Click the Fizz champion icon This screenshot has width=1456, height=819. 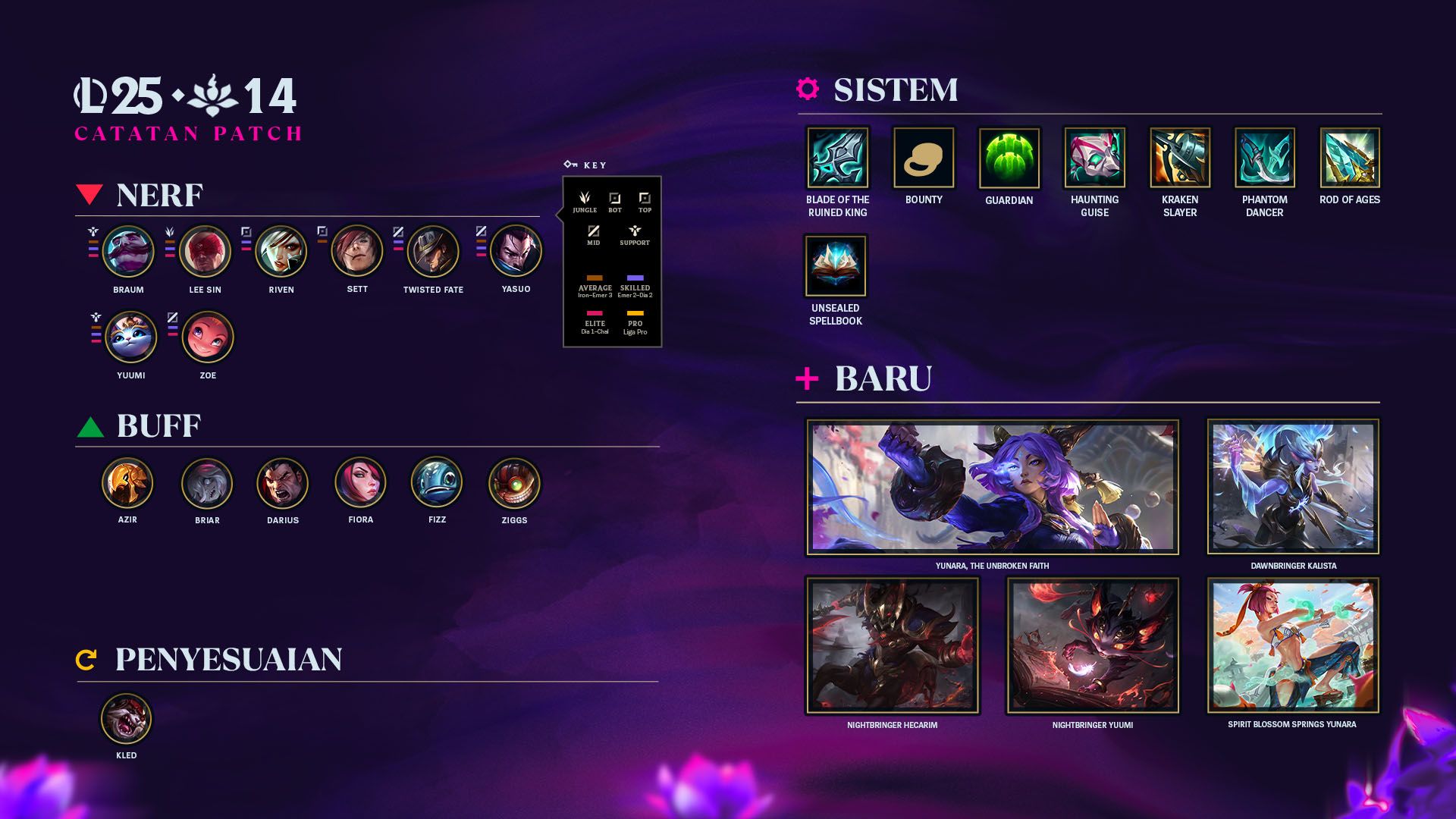click(x=437, y=483)
